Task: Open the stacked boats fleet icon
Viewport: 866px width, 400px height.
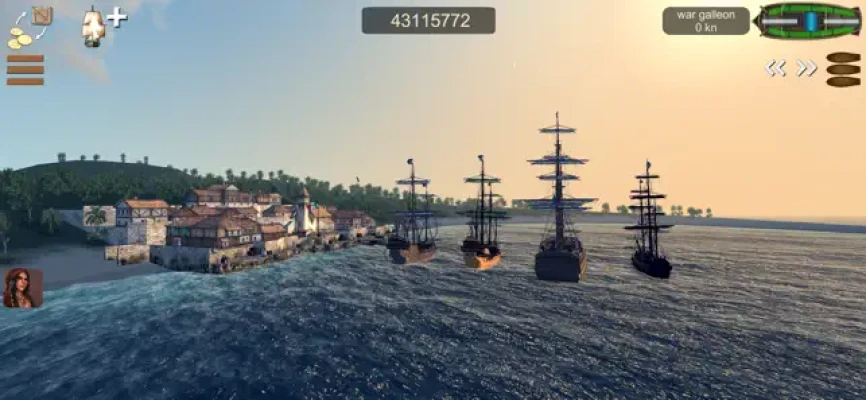Action: tap(843, 69)
